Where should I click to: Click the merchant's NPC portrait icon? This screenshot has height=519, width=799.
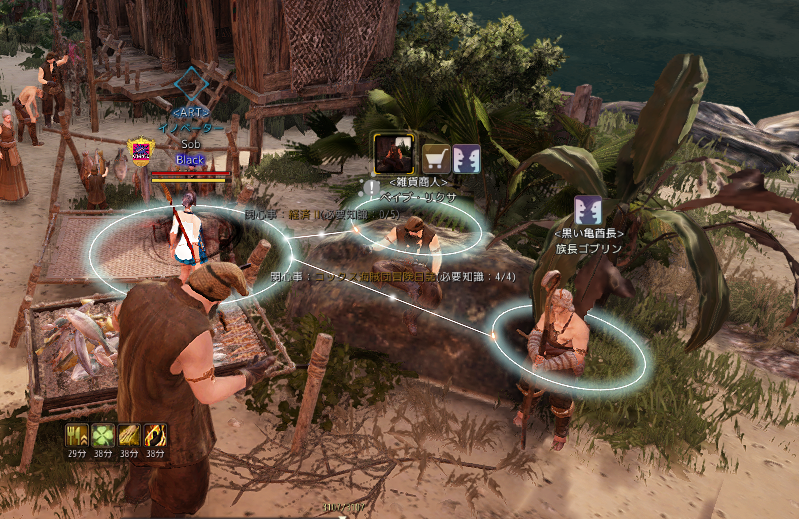393,154
